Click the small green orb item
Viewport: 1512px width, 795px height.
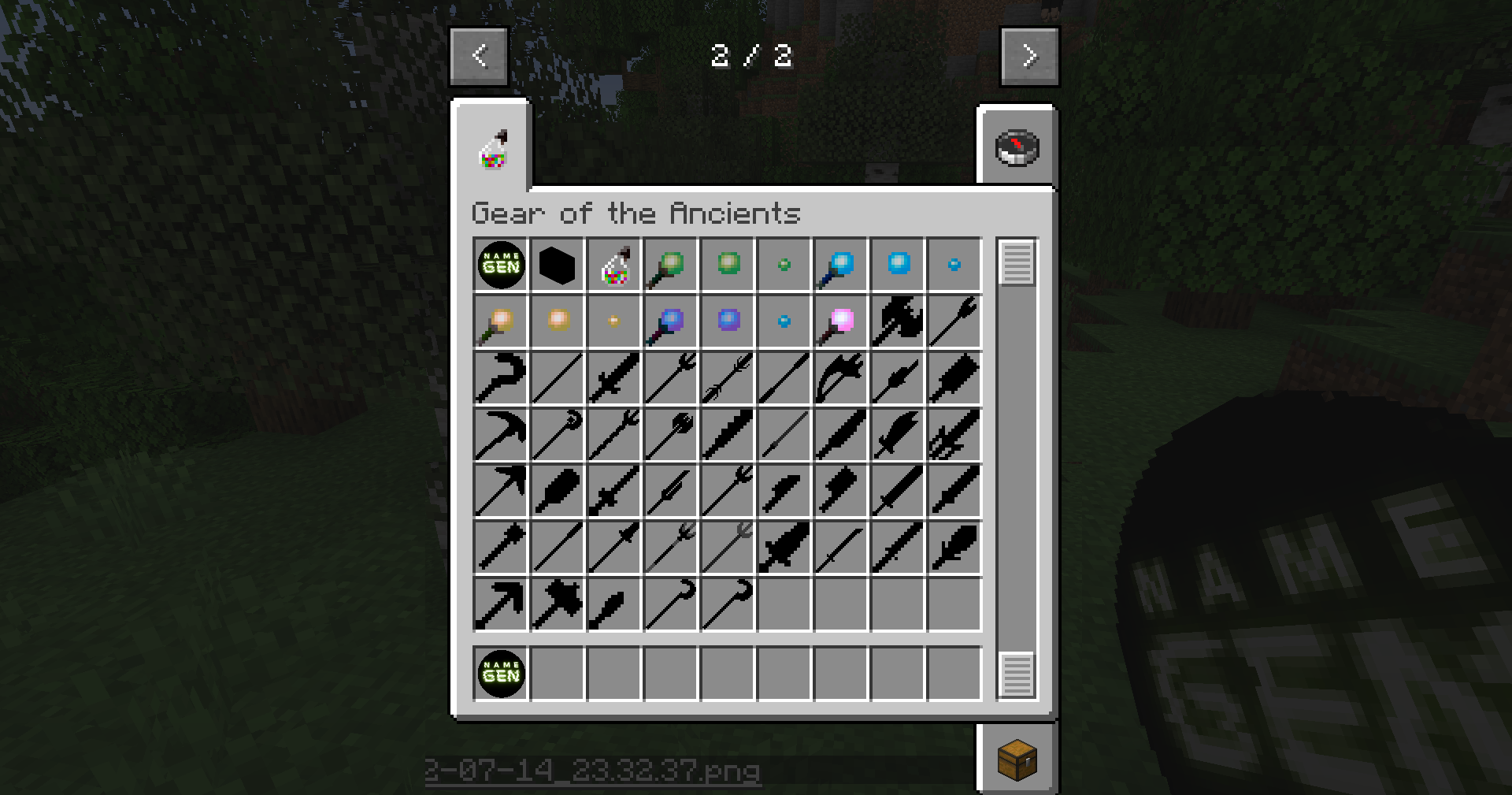tap(783, 264)
